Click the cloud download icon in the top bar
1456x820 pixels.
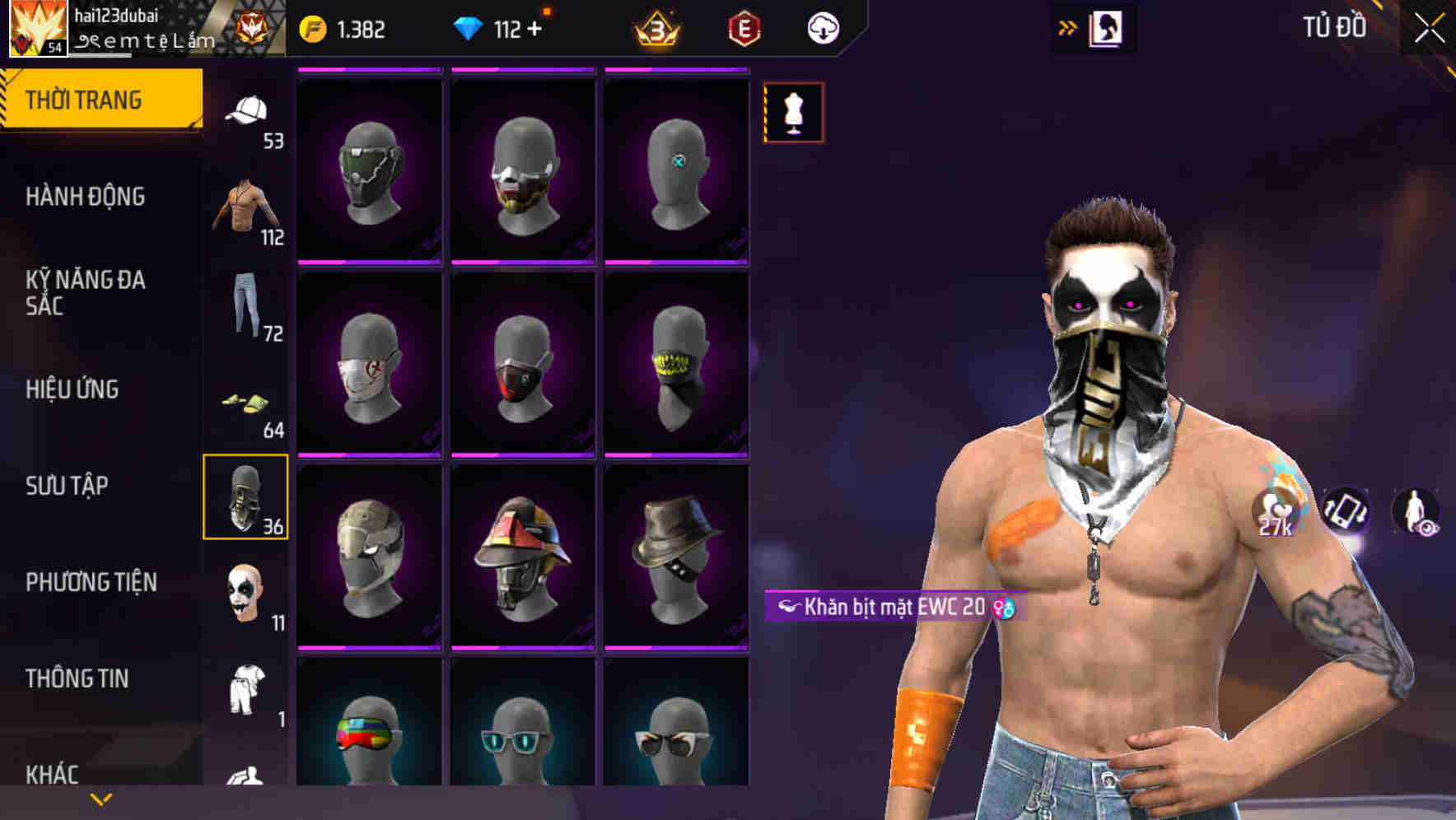pyautogui.click(x=823, y=27)
